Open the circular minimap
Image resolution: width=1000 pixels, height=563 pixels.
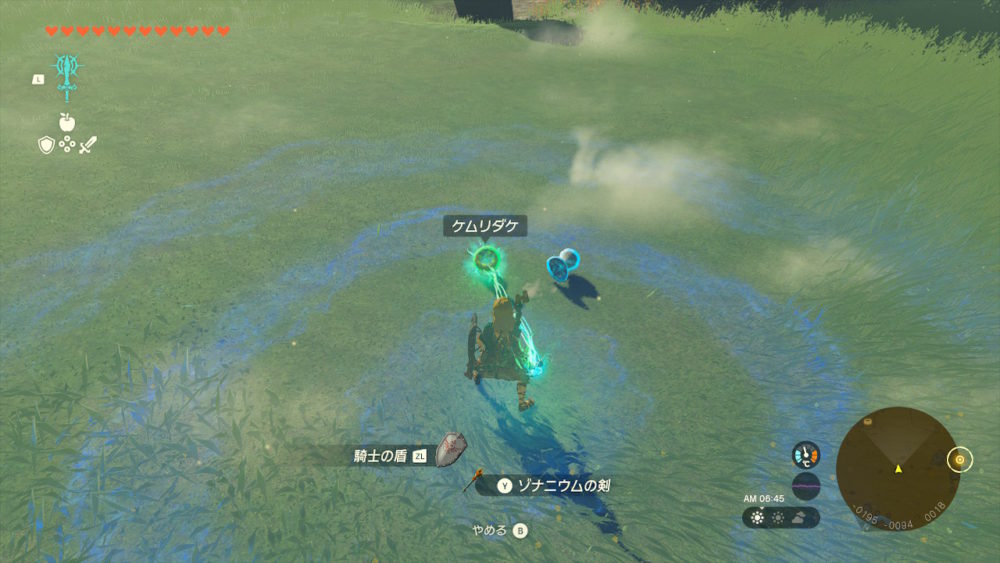click(897, 468)
